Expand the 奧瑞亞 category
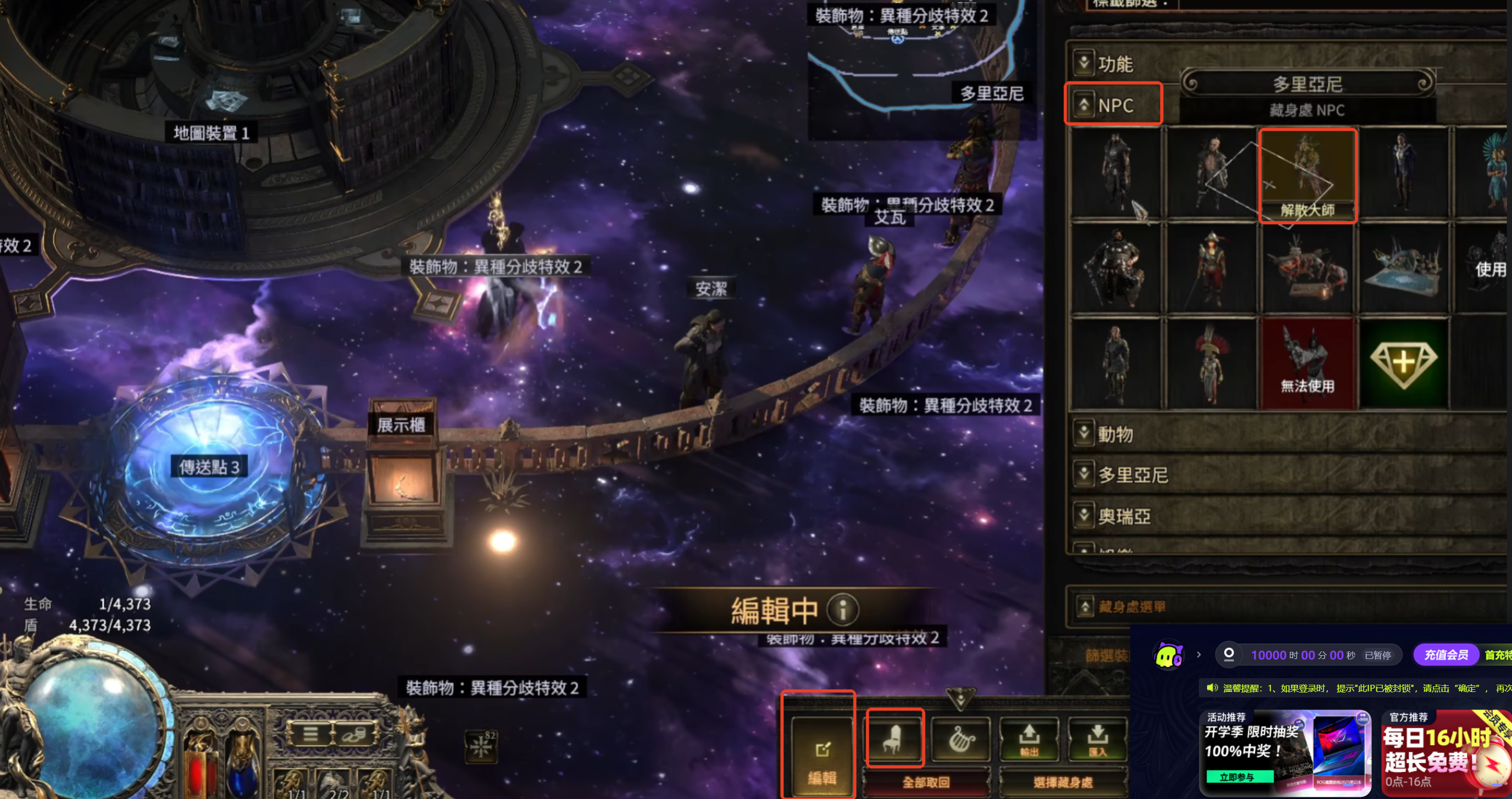 point(1083,515)
